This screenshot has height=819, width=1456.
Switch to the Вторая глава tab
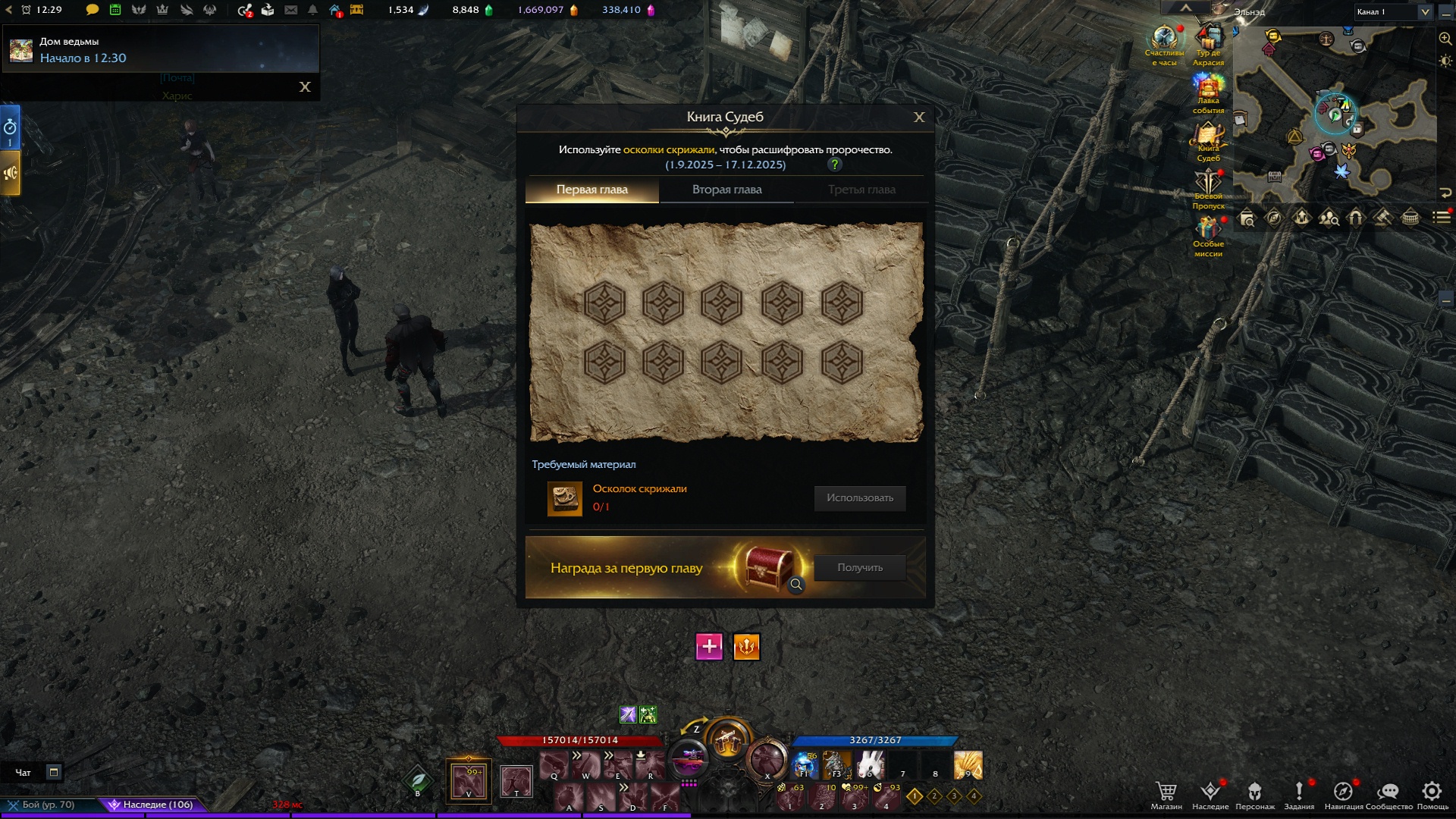coord(726,190)
